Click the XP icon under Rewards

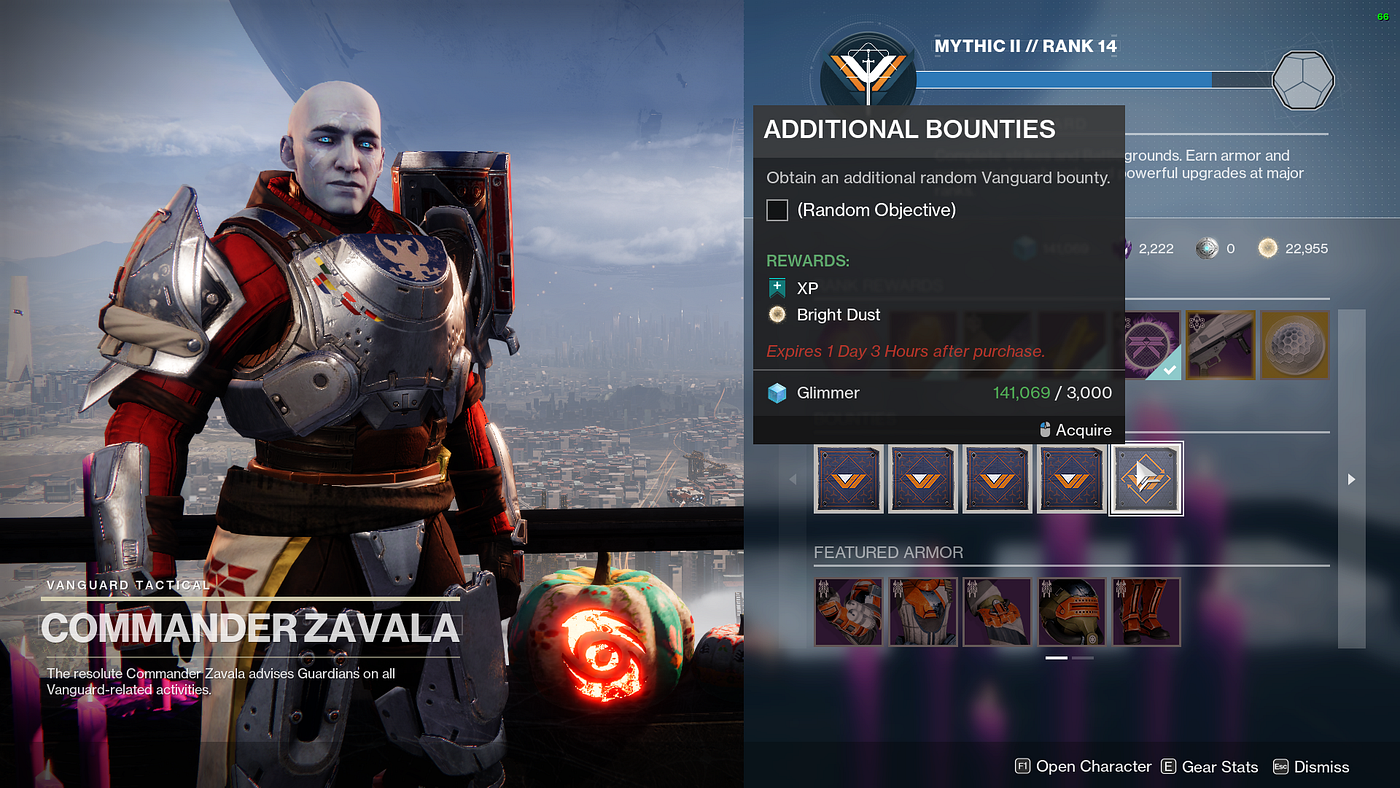tap(778, 287)
